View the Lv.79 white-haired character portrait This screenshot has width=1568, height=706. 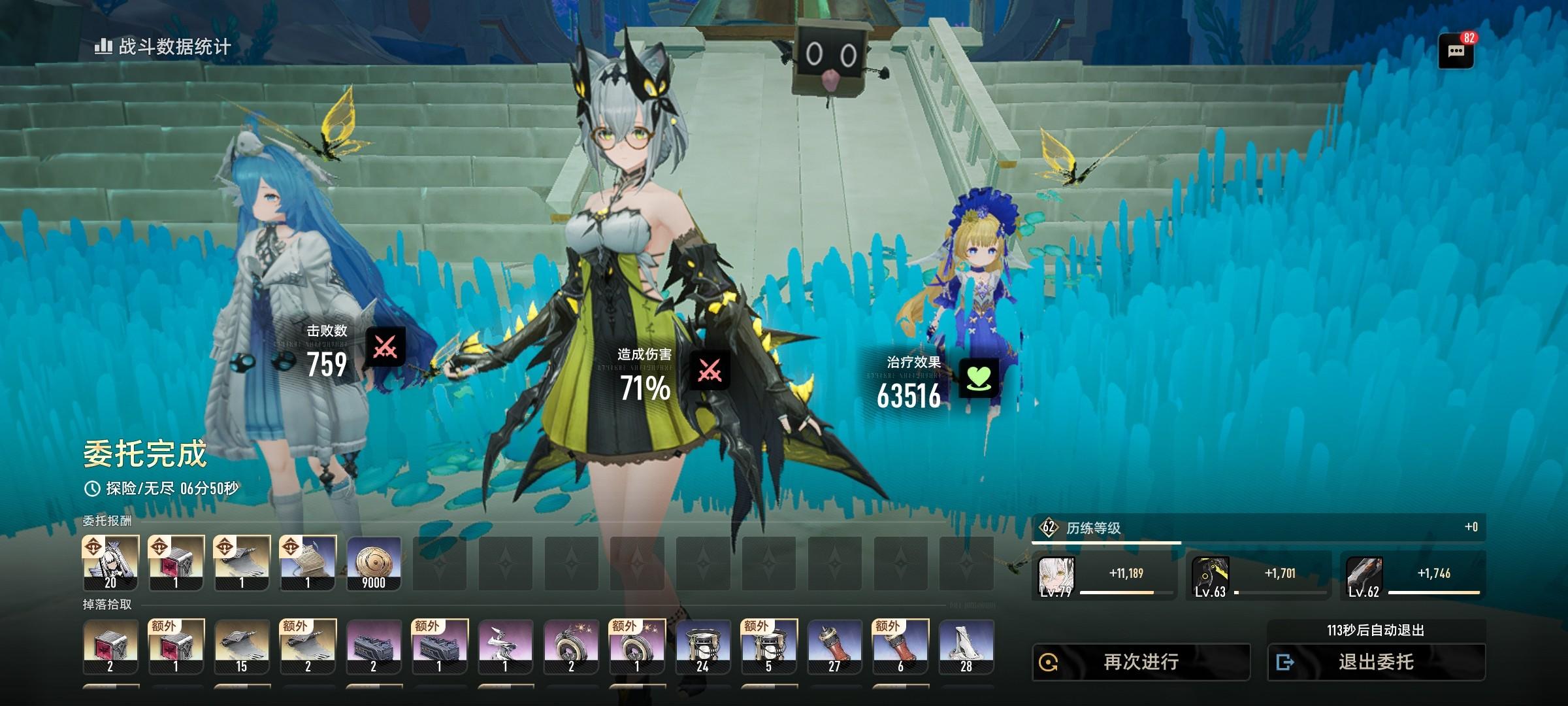[x=1056, y=577]
